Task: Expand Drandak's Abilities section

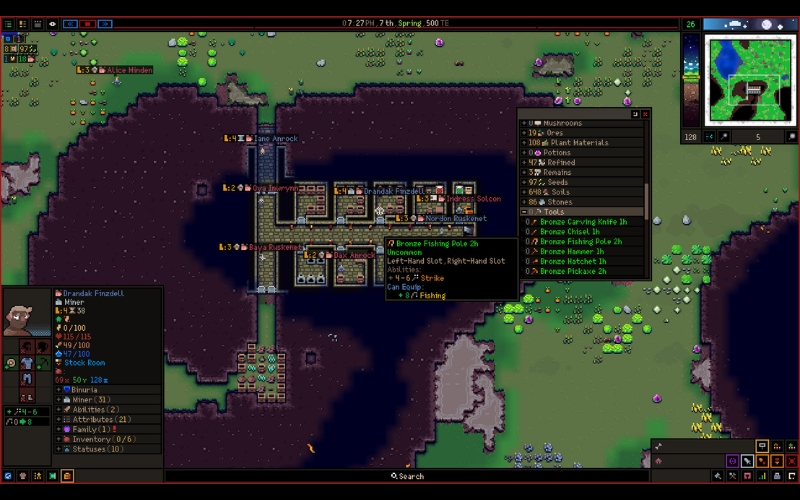Action: (x=59, y=409)
